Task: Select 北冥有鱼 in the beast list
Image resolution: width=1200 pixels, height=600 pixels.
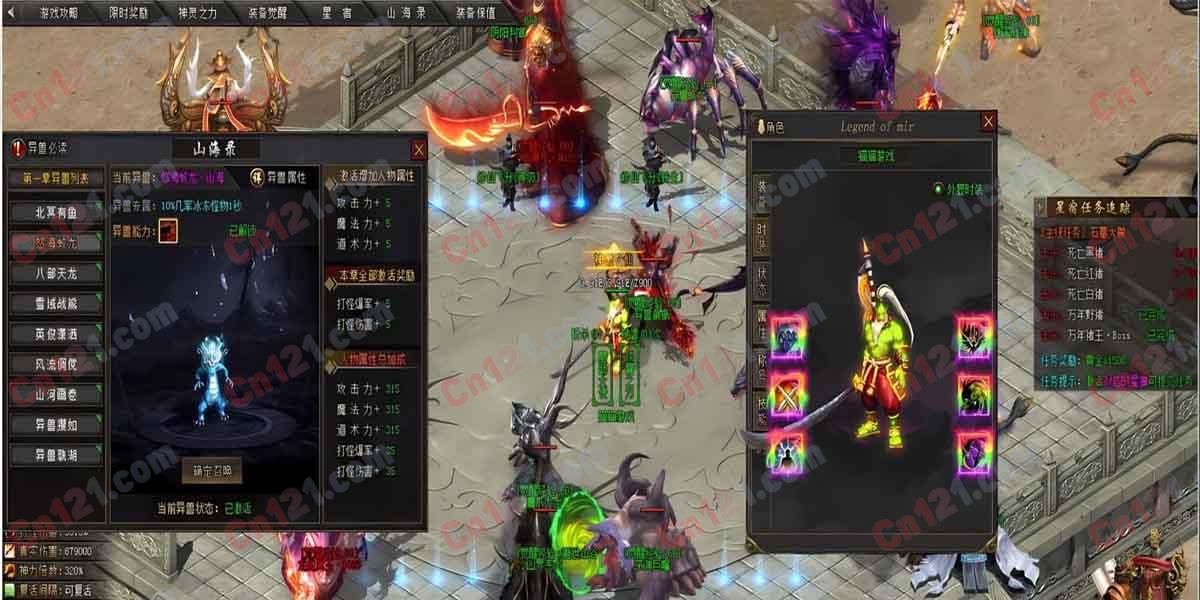Action: point(54,212)
